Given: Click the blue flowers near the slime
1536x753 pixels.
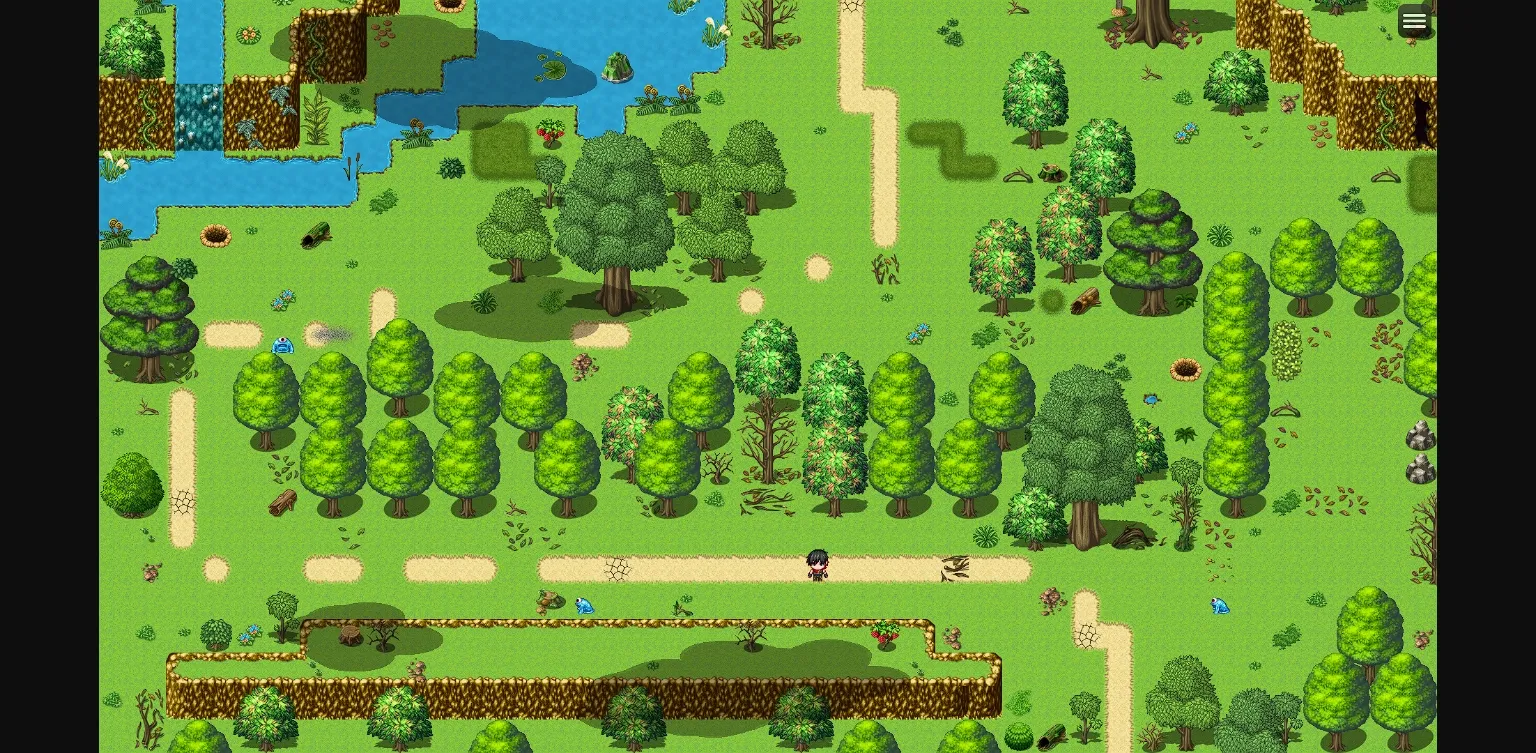Looking at the screenshot, I should pyautogui.click(x=283, y=300).
